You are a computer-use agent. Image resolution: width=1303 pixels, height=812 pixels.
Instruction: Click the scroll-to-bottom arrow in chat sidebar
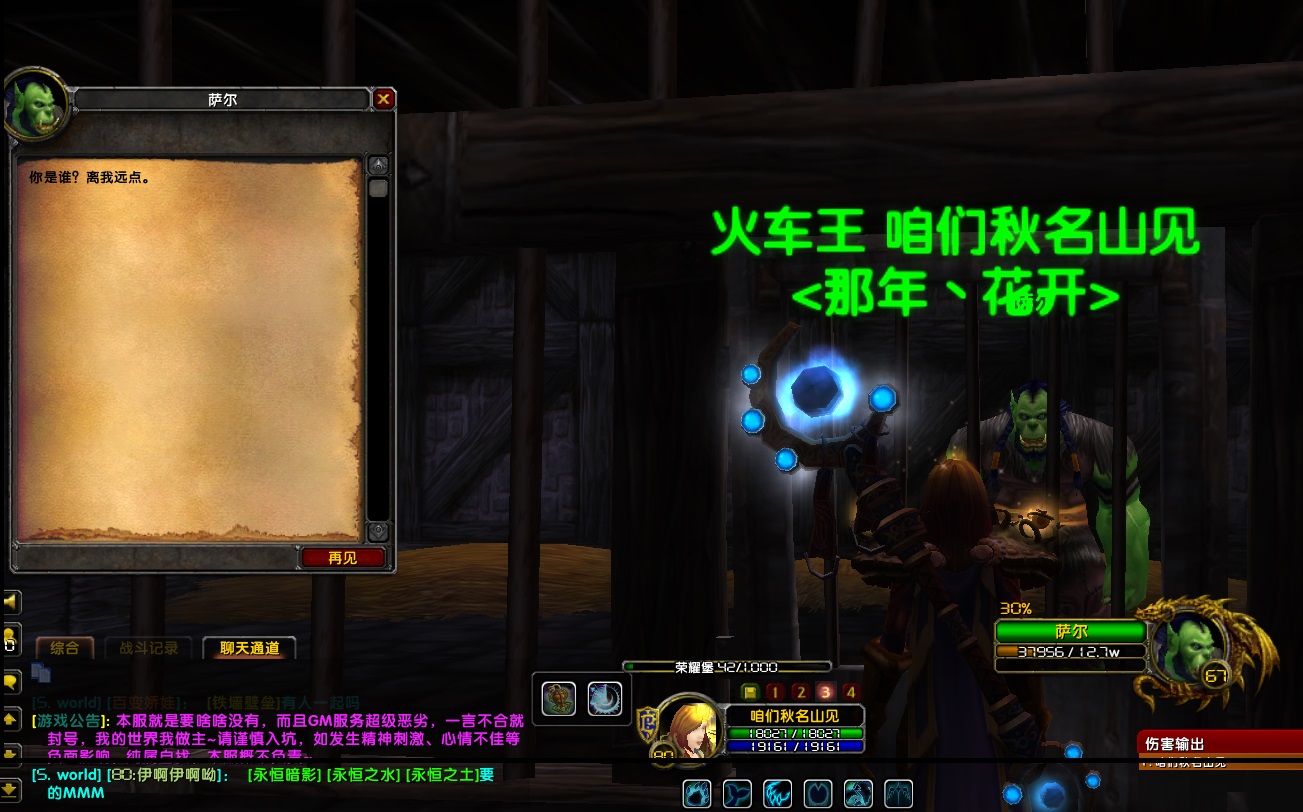pyautogui.click(x=12, y=789)
